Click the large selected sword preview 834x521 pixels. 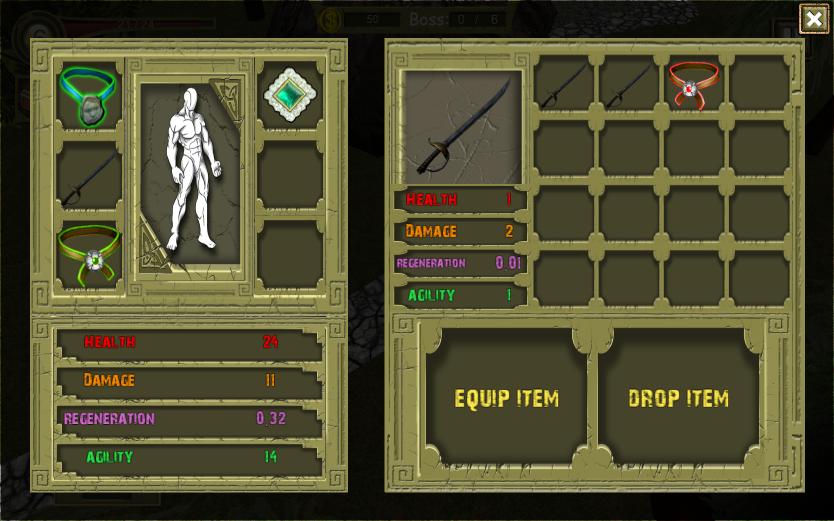(x=462, y=126)
